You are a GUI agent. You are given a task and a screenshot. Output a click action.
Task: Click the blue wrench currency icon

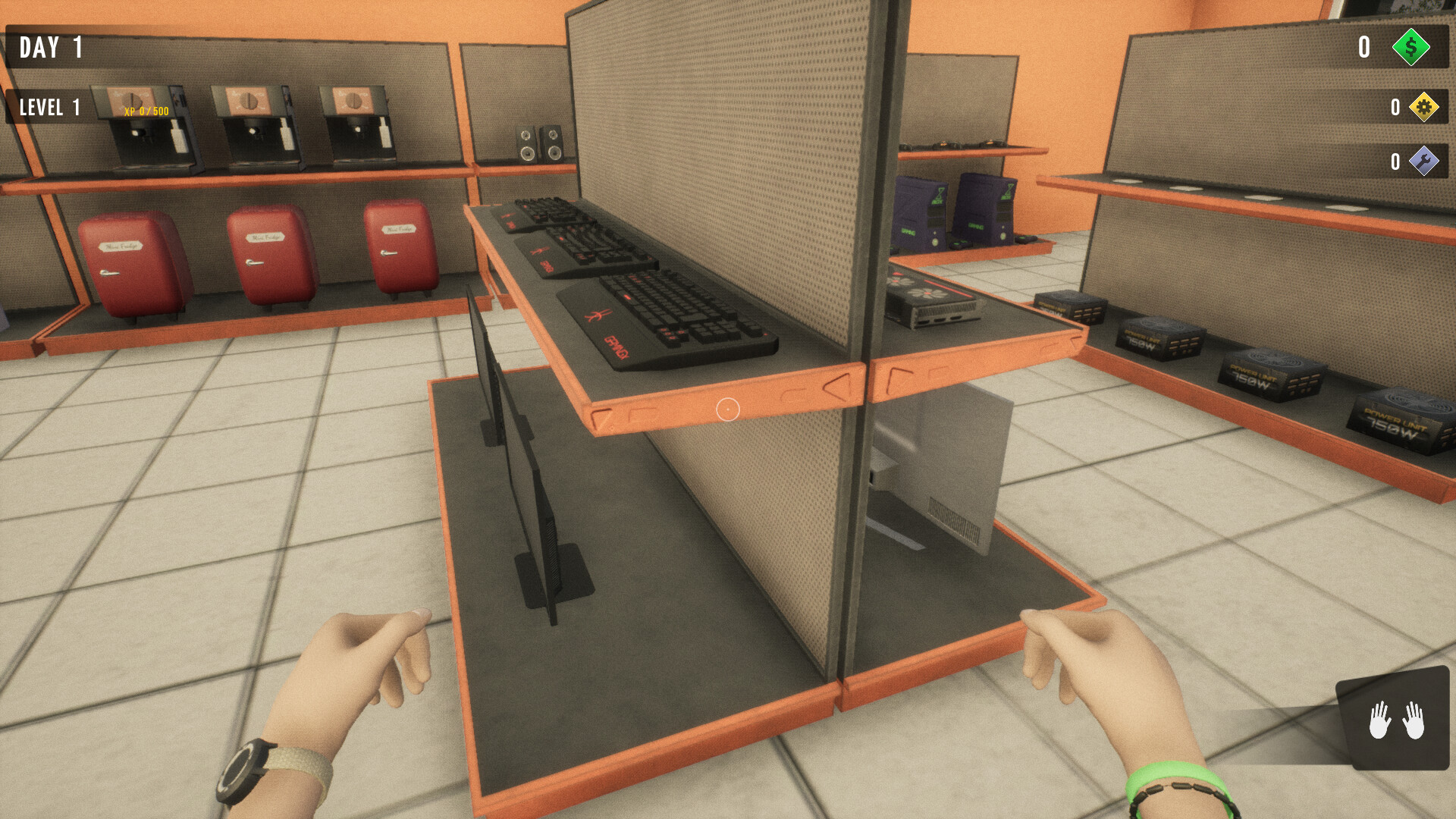1423,162
